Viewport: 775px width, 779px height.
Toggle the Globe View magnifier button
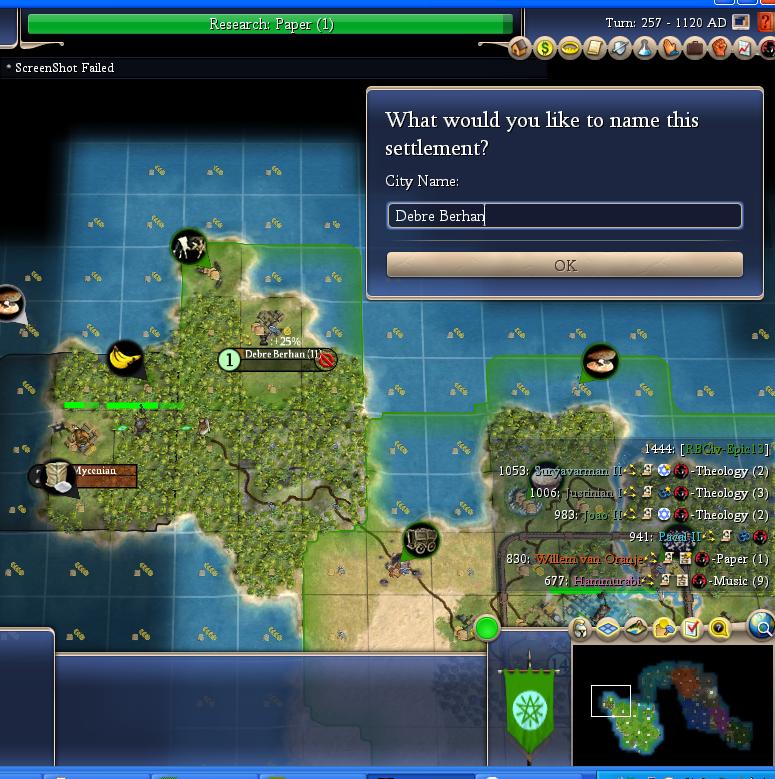pos(762,628)
